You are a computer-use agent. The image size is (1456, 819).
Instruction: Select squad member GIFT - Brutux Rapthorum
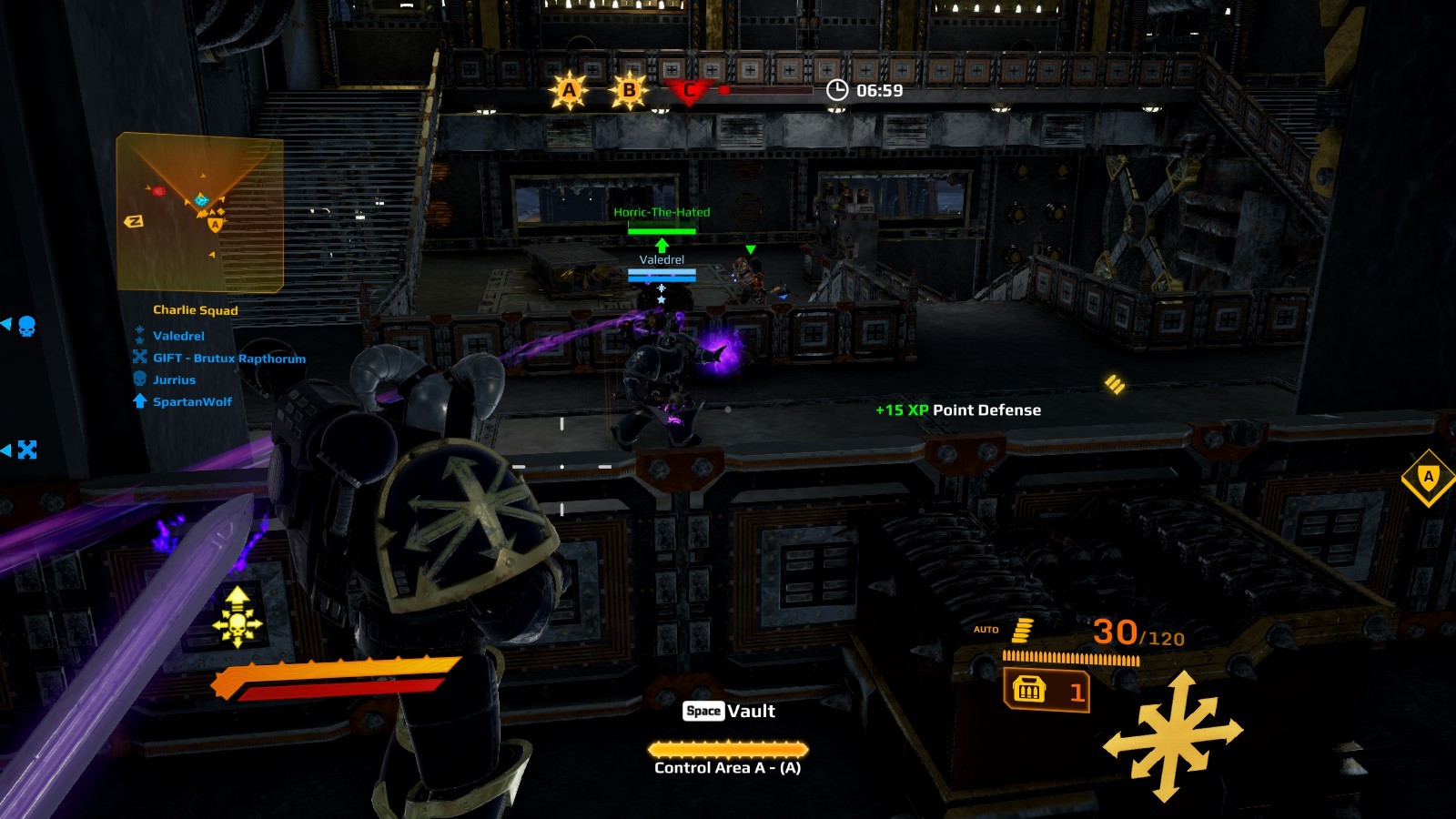pyautogui.click(x=228, y=359)
